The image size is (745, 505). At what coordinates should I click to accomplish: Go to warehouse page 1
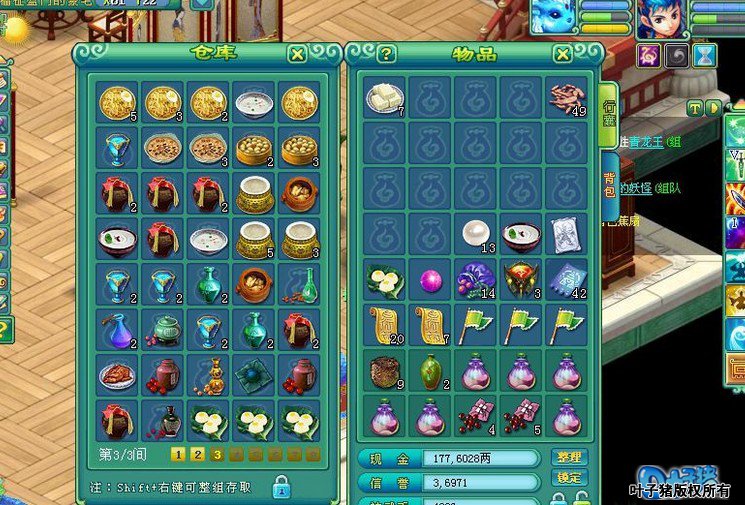point(177,455)
